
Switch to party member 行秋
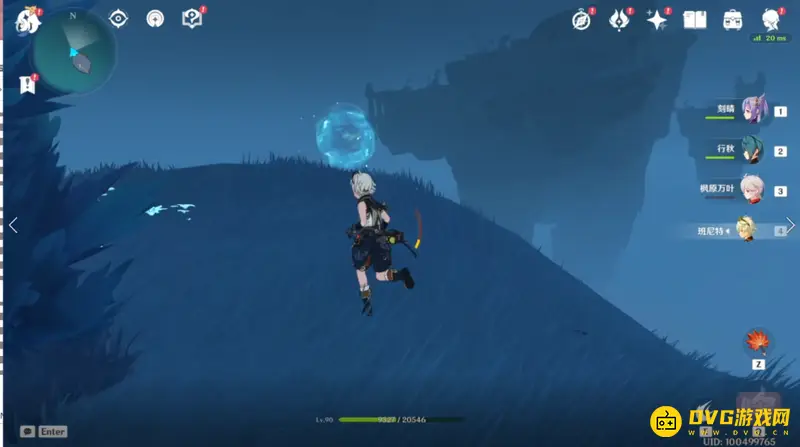751,151
